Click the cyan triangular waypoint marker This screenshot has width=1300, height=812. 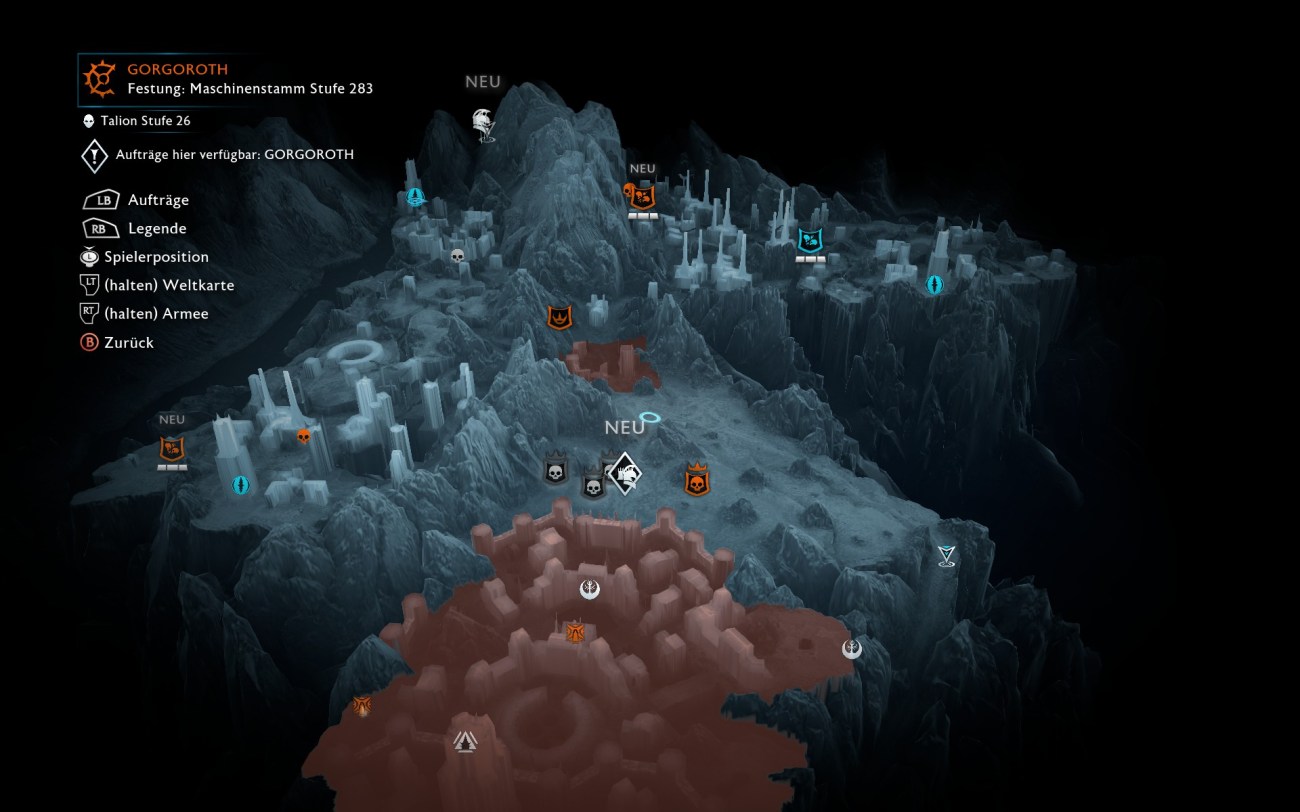946,556
